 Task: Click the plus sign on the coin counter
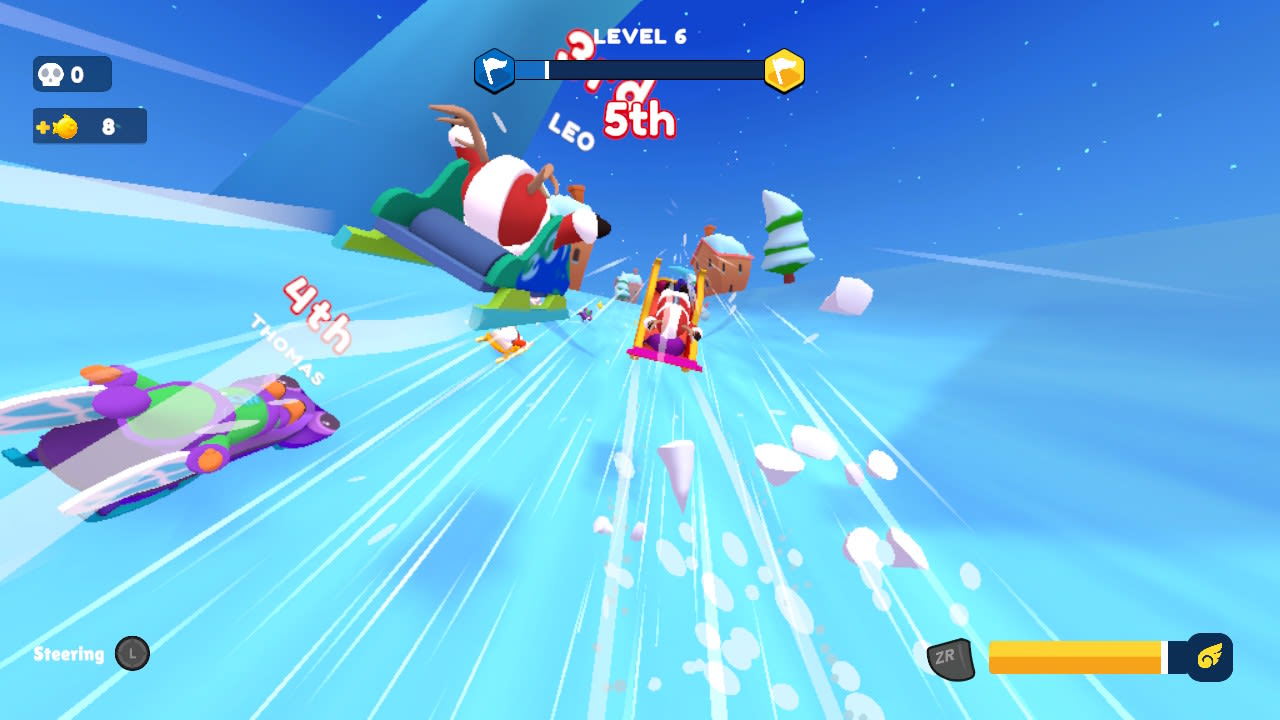[44, 125]
